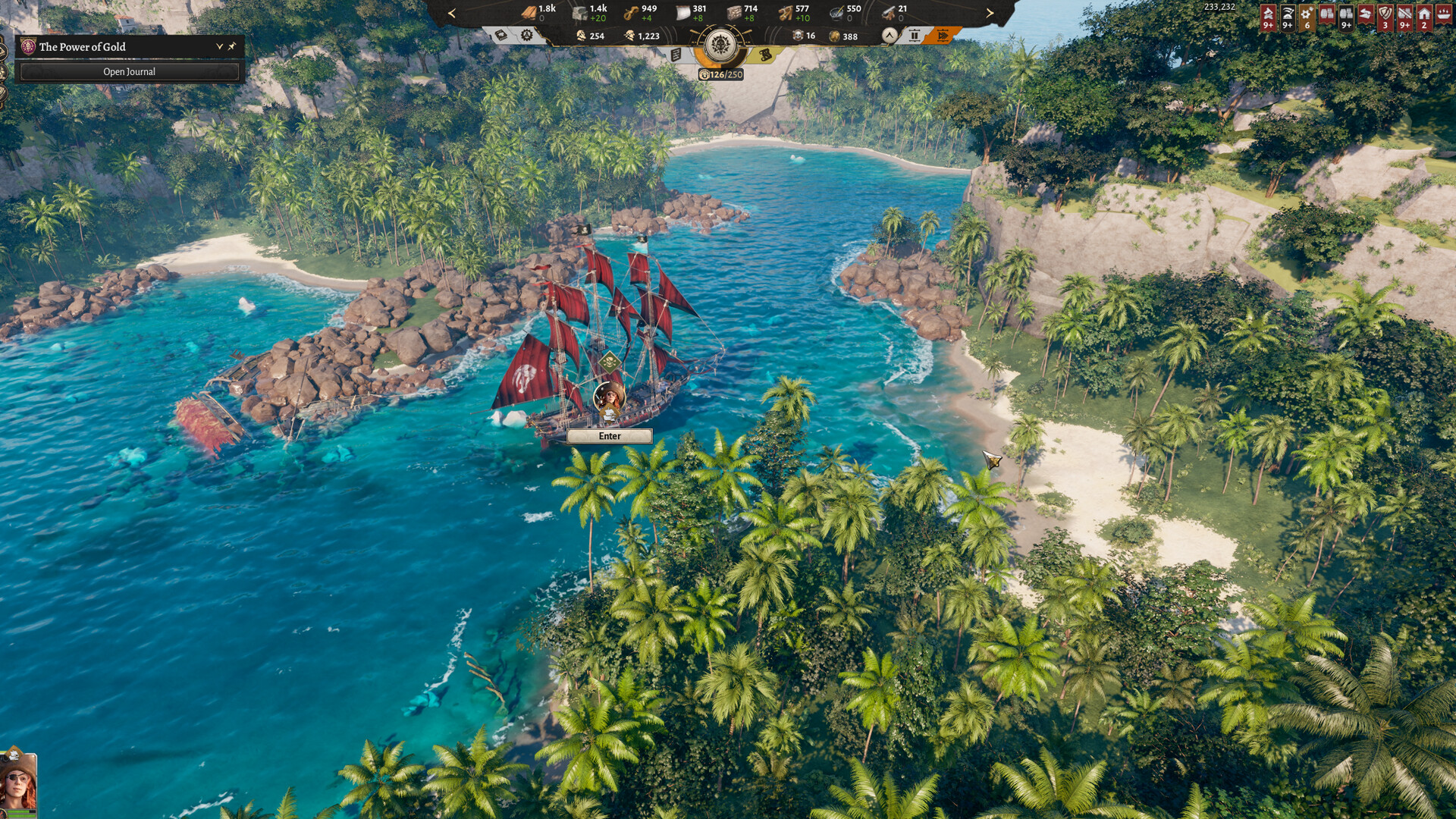Open the journal book icon on the top bar
The height and width of the screenshot is (819, 1456).
[x=500, y=36]
